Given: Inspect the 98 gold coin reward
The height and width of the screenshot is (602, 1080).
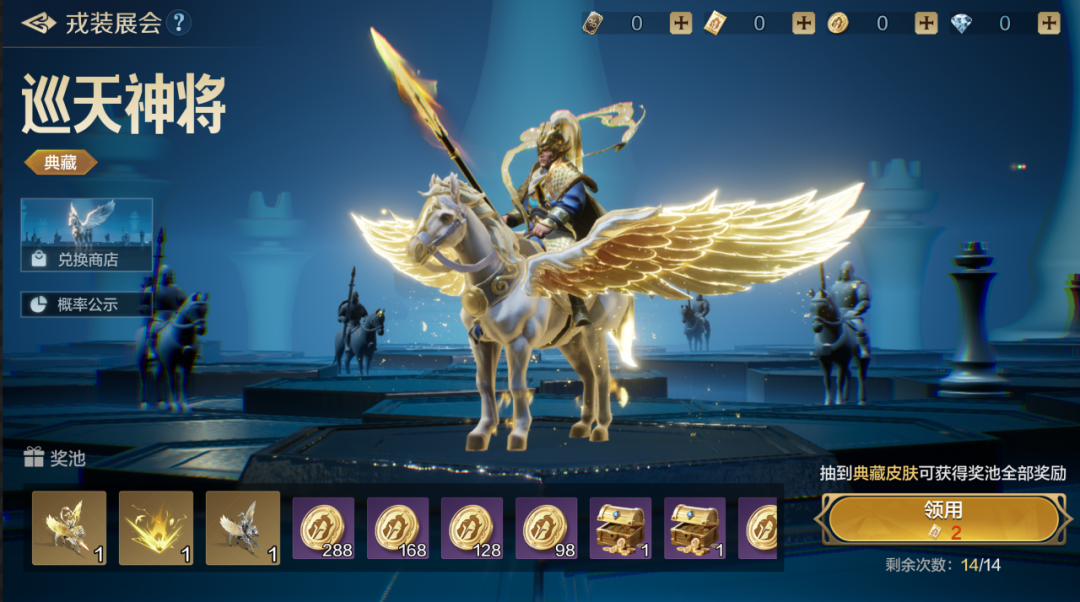Looking at the screenshot, I should [546, 528].
